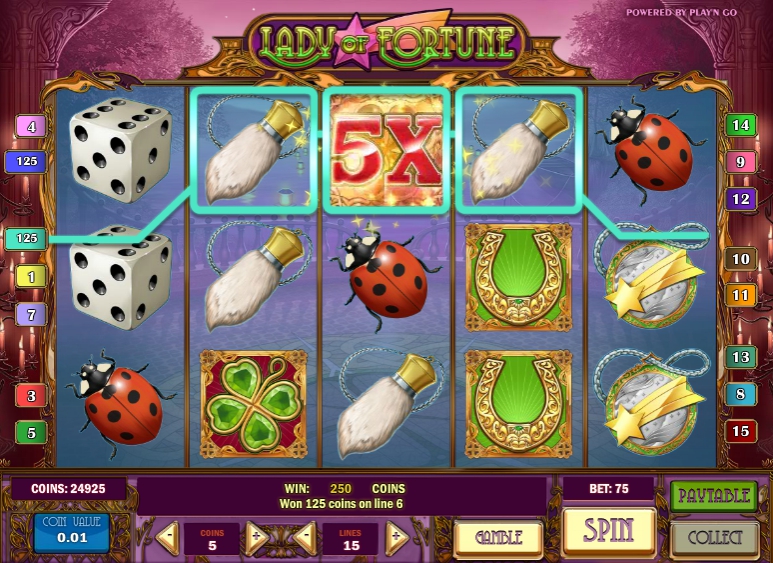This screenshot has width=773, height=563.
Task: Select payline marker 7
Action: [x=31, y=315]
